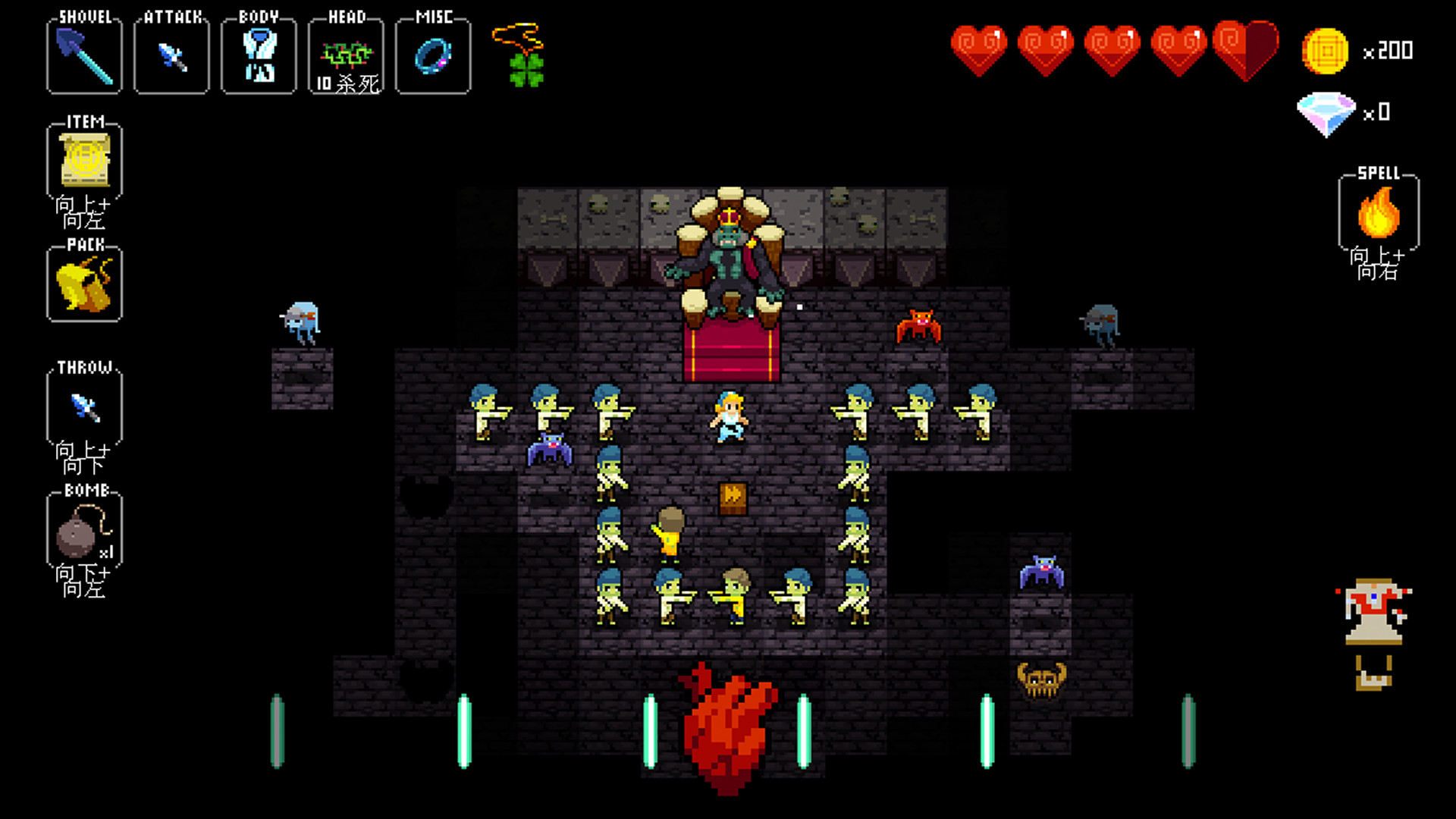
Task: Click the BOMB slot showing x1
Action: click(83, 529)
